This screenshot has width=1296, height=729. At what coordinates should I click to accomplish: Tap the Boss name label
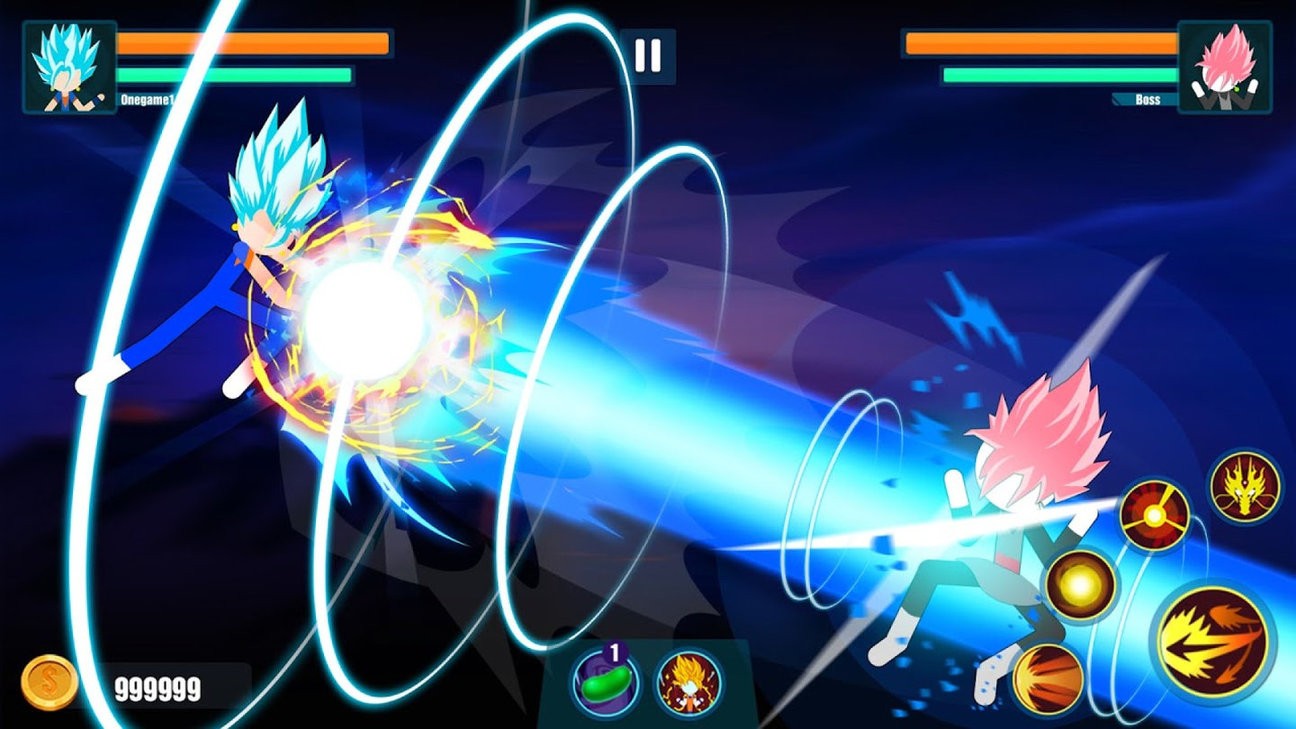coord(1146,100)
